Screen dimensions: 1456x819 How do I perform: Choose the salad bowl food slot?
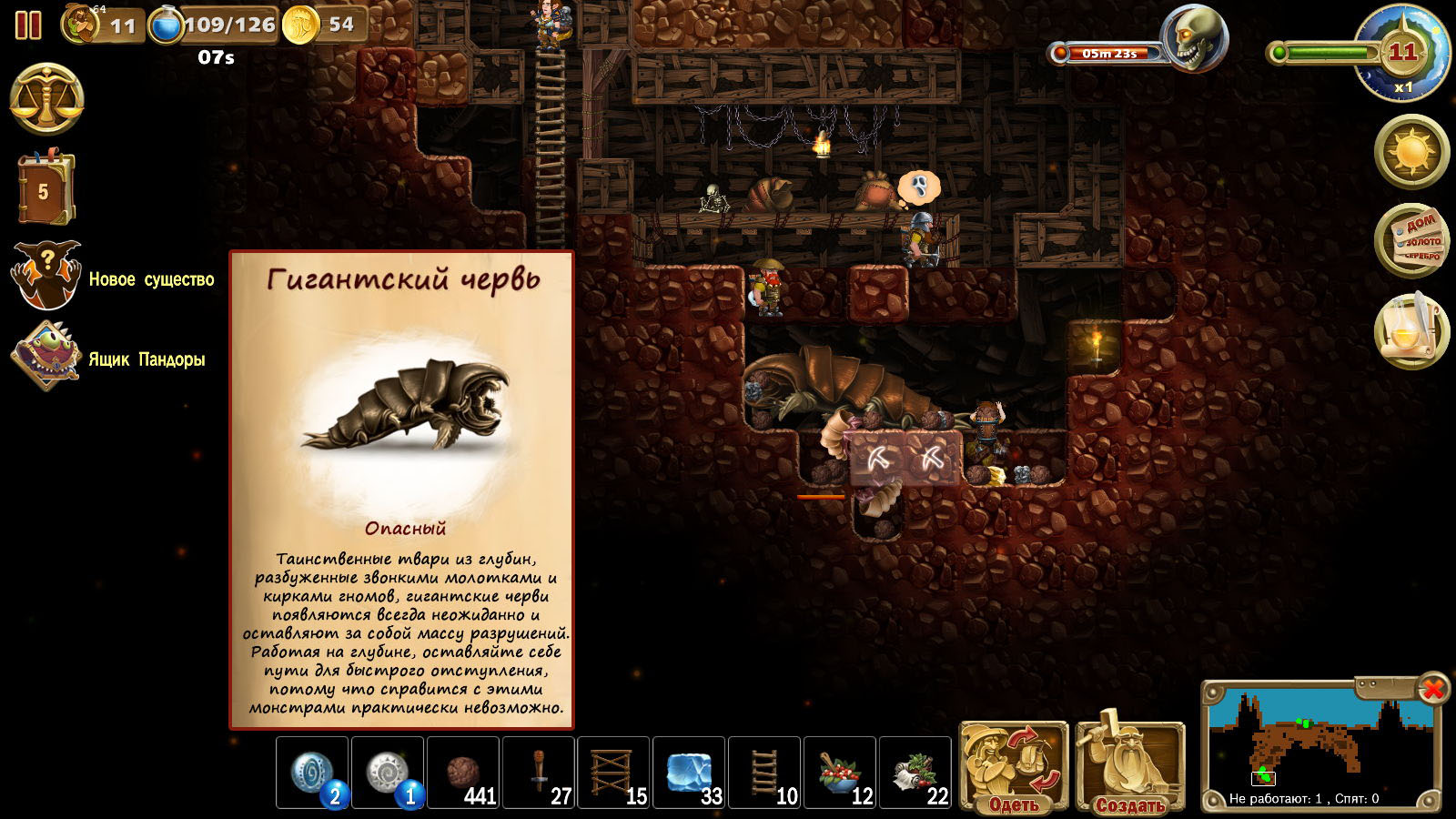[x=840, y=773]
